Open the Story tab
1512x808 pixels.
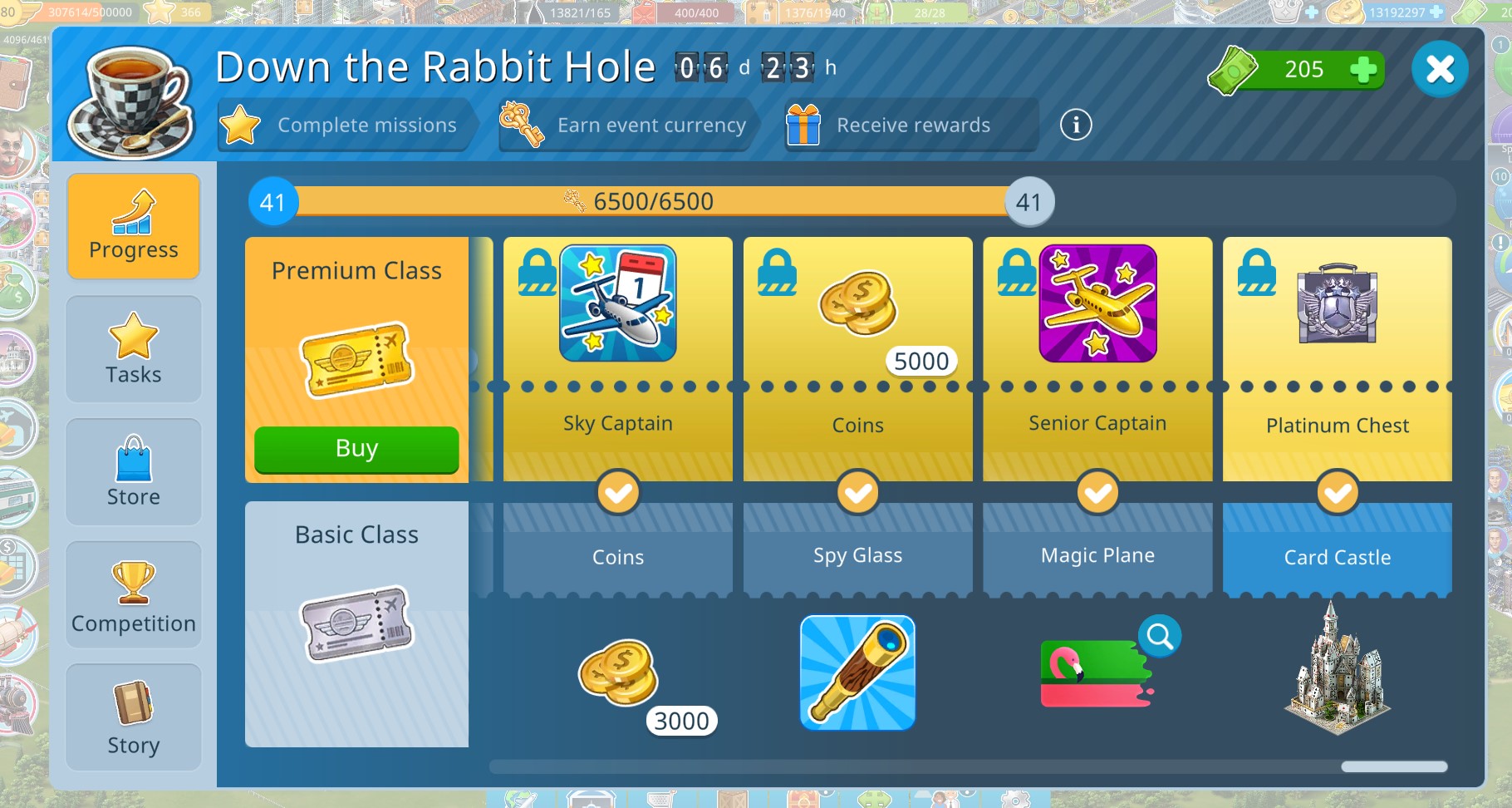[x=134, y=717]
